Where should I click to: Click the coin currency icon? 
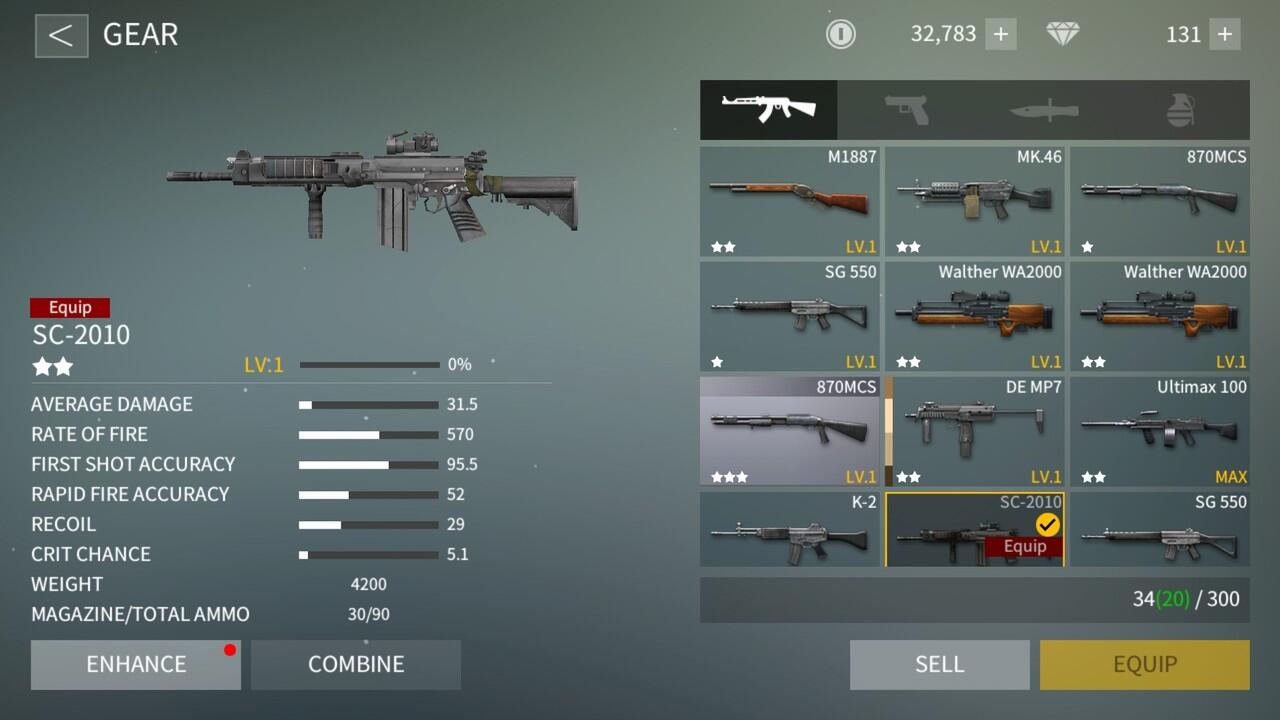point(841,34)
